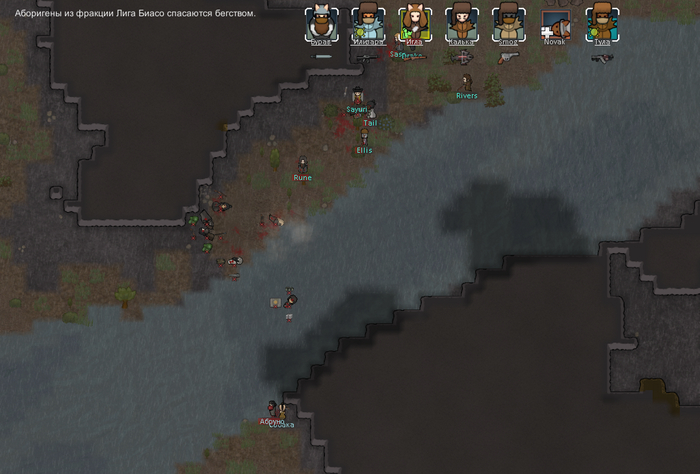Select colonist Бурая portrait with white cat ears
Image resolution: width=700 pixels, height=474 pixels.
[322, 22]
